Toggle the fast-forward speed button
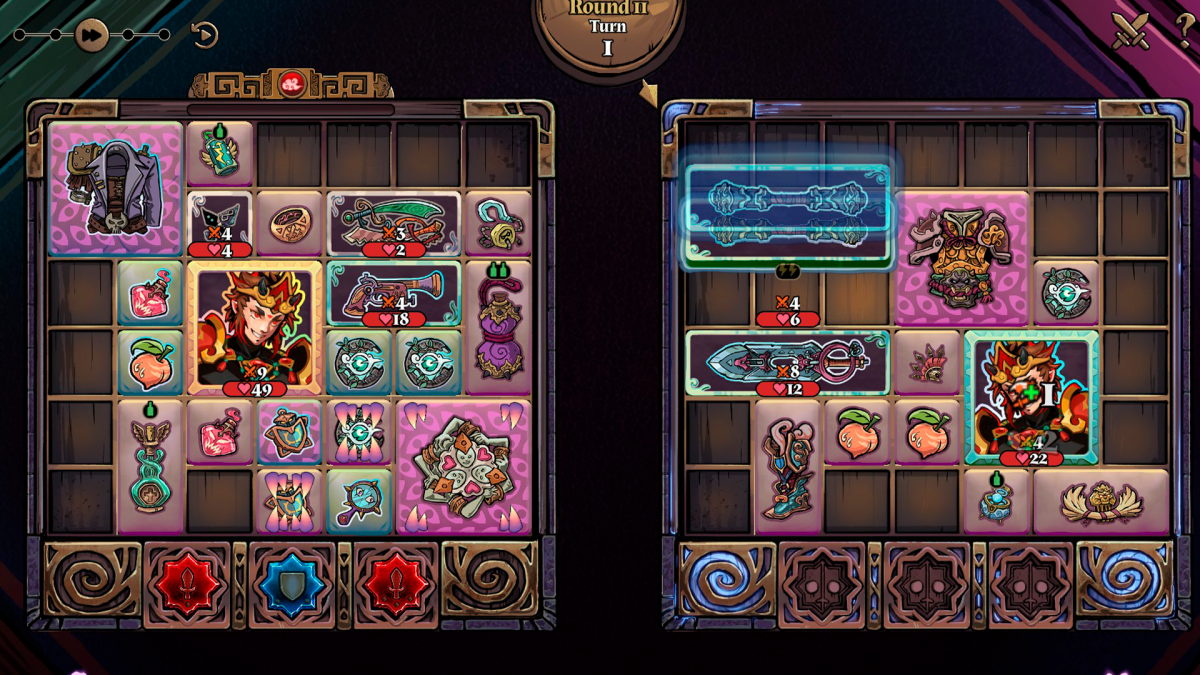1200x675 pixels. pyautogui.click(x=91, y=36)
